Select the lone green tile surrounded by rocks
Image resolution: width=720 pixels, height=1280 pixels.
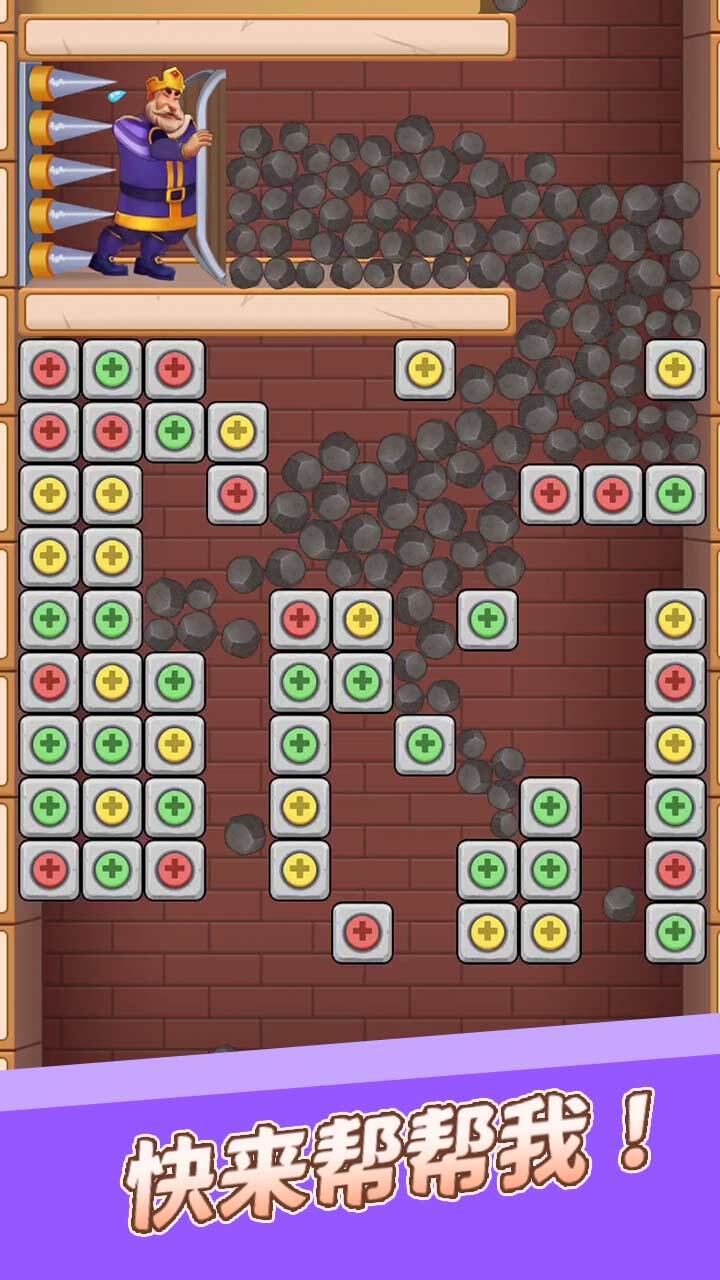pyautogui.click(x=487, y=620)
